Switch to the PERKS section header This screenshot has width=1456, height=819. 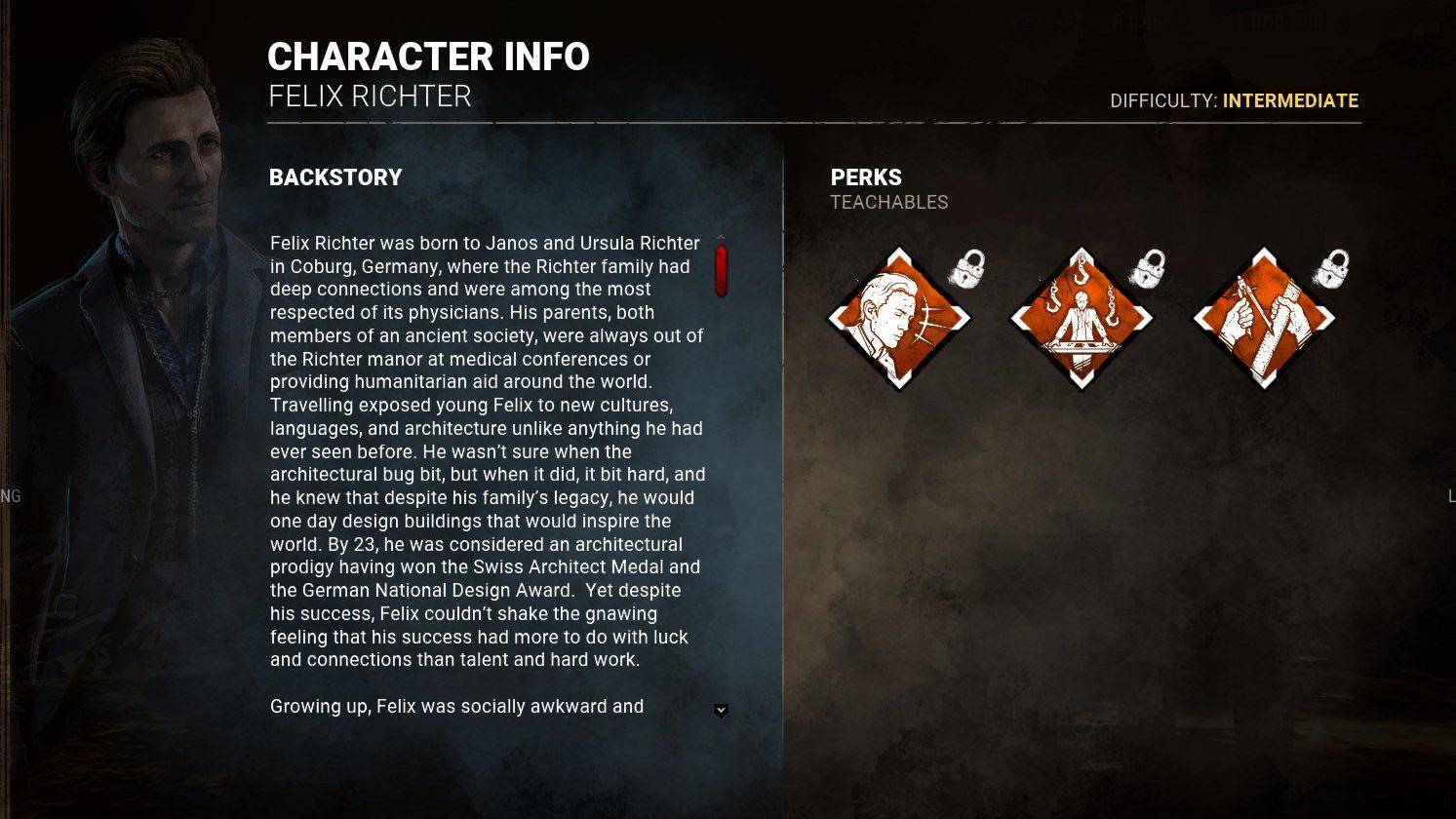[866, 177]
